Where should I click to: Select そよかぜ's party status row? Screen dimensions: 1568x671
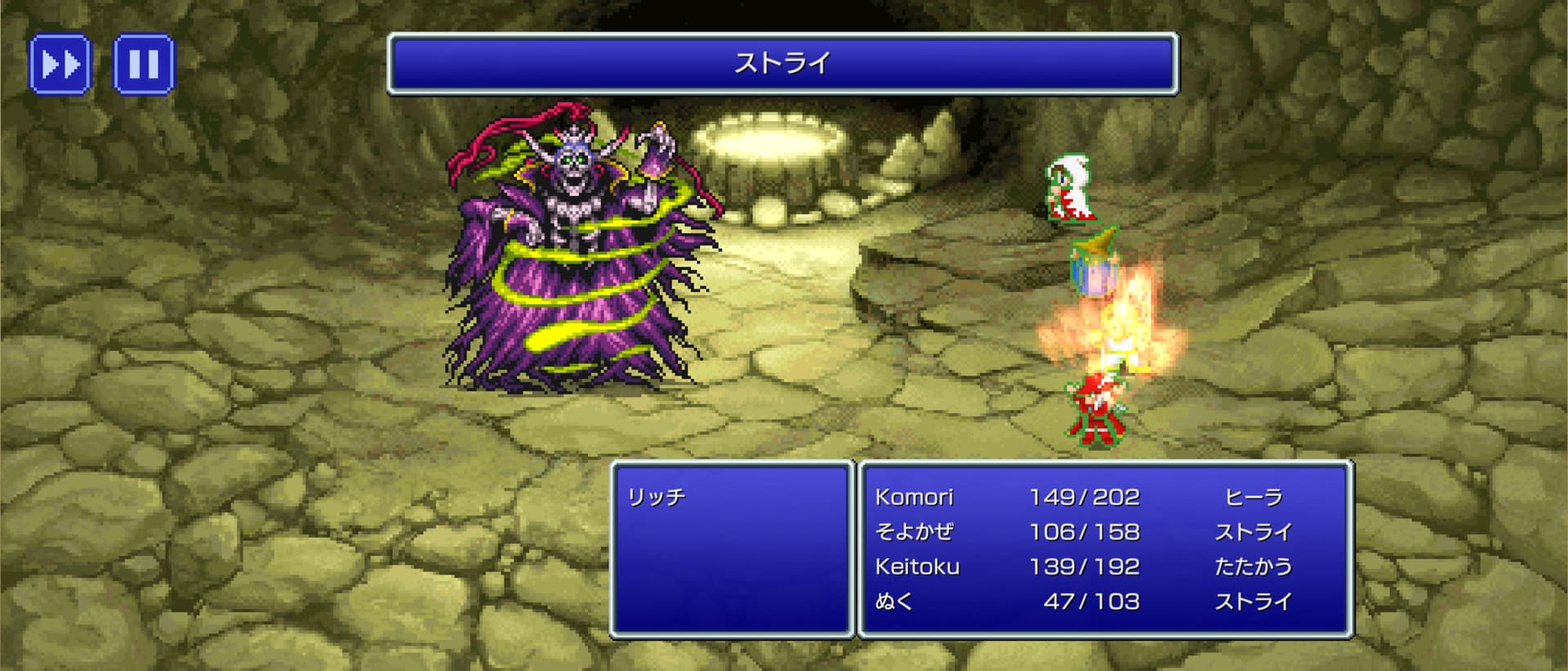(x=1083, y=532)
